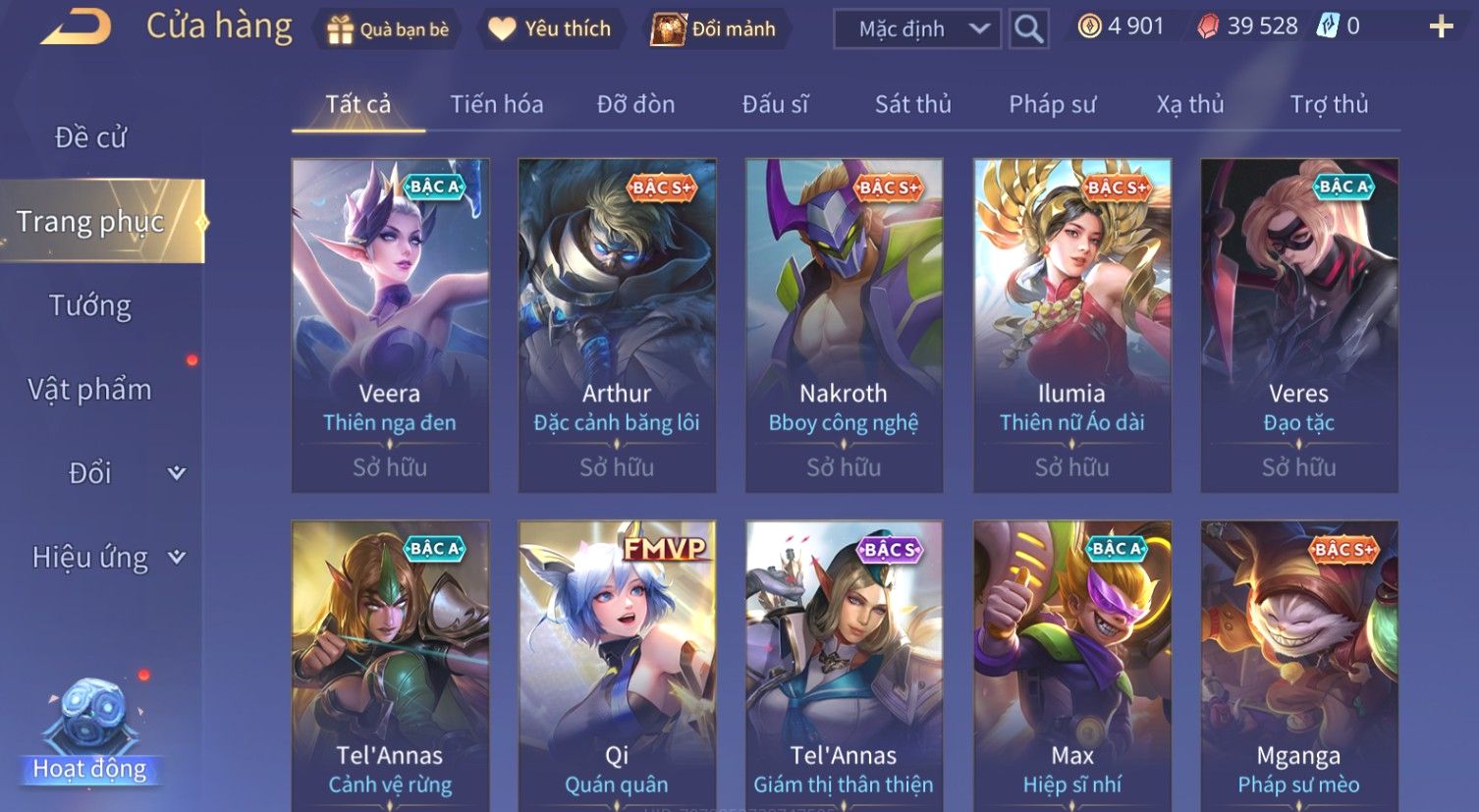
Task: Choose the Ilumia Thiên nữ Áo dài card
Action: 1071,325
